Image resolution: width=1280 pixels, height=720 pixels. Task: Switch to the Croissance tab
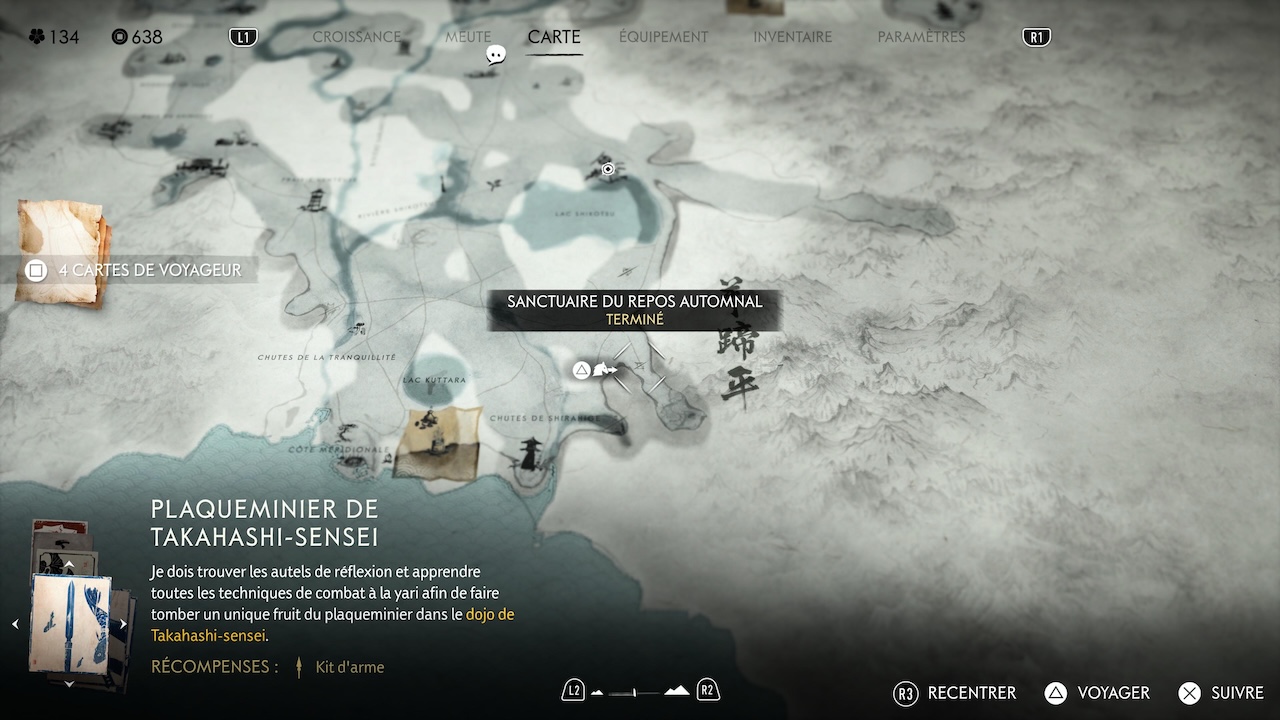click(x=356, y=37)
